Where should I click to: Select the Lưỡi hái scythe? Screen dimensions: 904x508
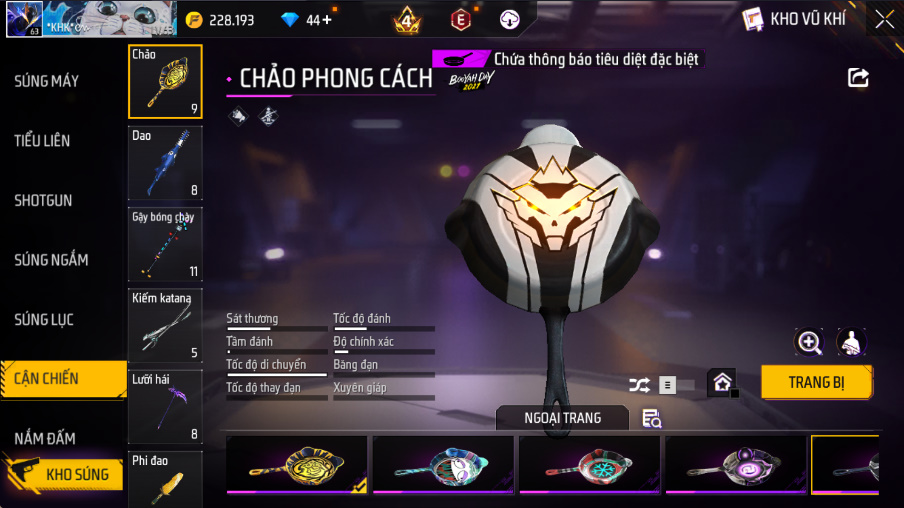click(165, 406)
